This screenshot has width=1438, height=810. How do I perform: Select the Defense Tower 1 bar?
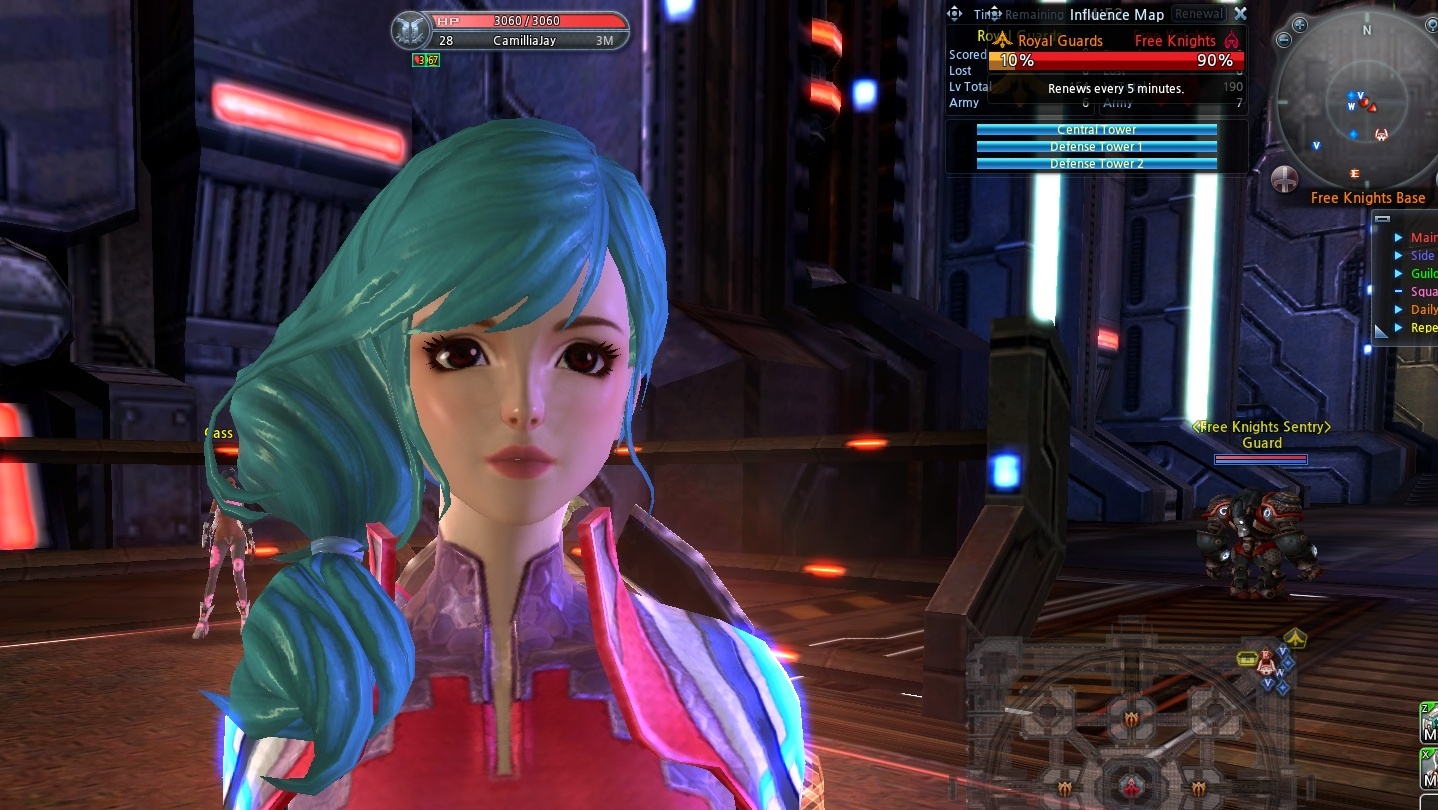(1096, 147)
